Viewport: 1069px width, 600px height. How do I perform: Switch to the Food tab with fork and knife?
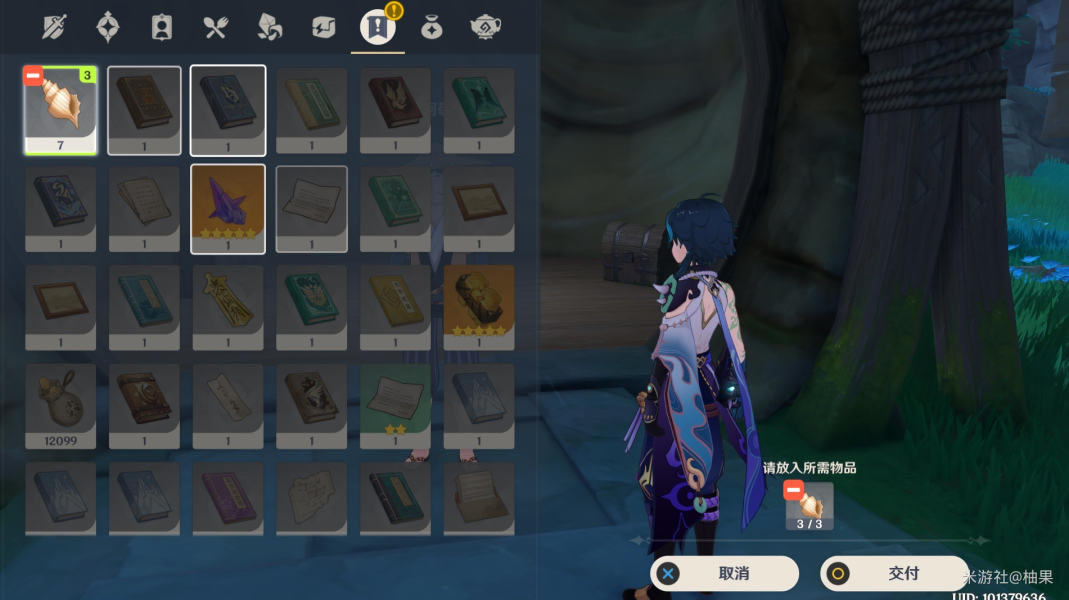[216, 27]
